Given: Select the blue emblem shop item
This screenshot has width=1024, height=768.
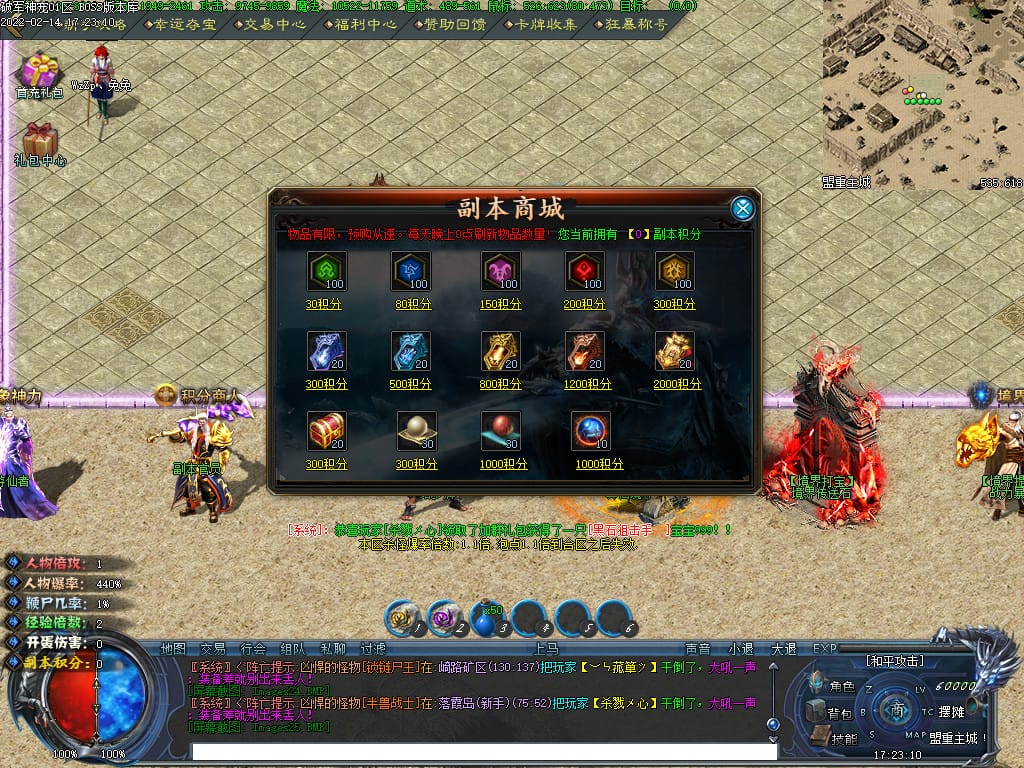Looking at the screenshot, I should click(410, 271).
